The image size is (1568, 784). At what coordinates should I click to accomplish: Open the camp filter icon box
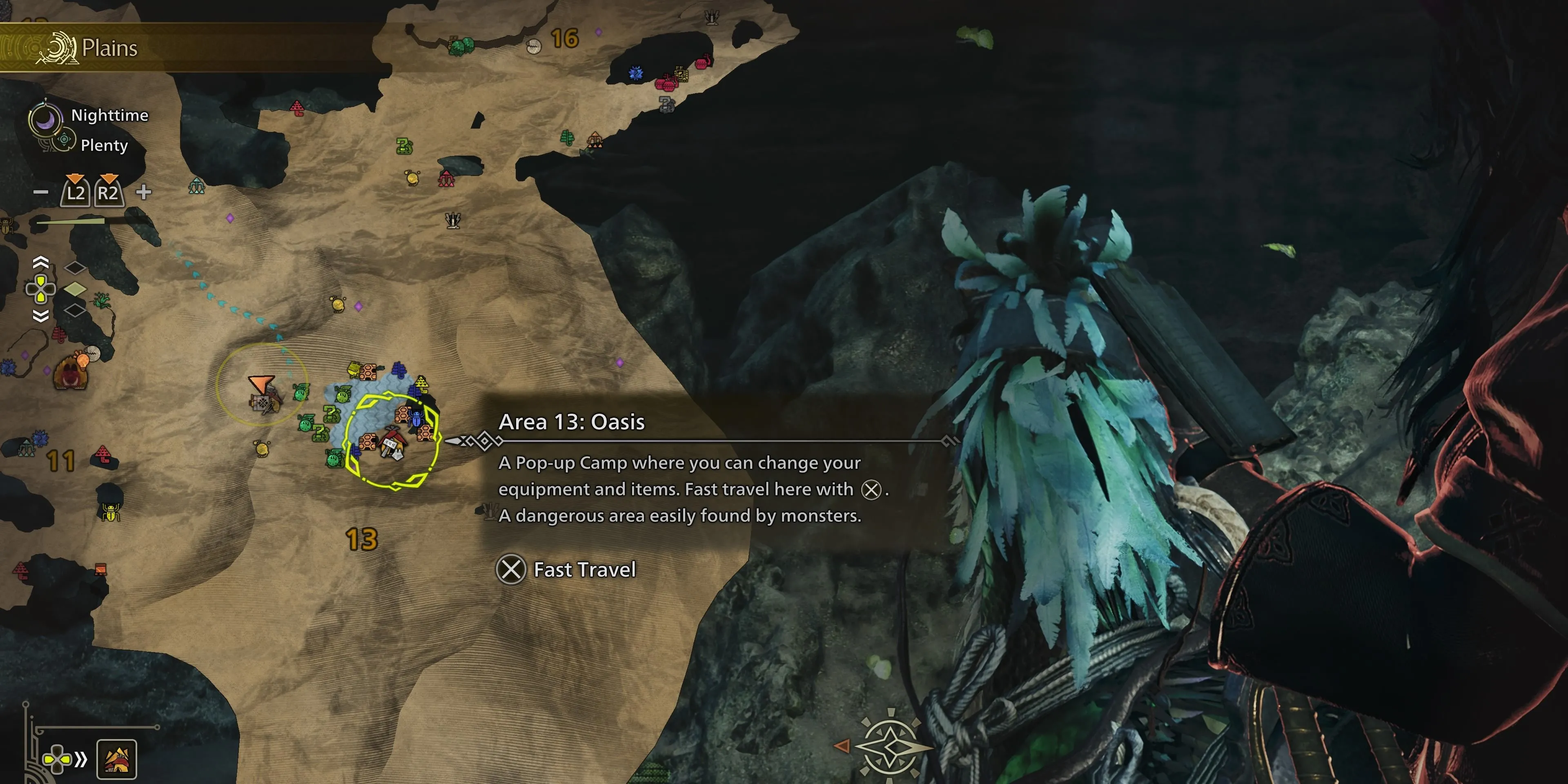116,759
